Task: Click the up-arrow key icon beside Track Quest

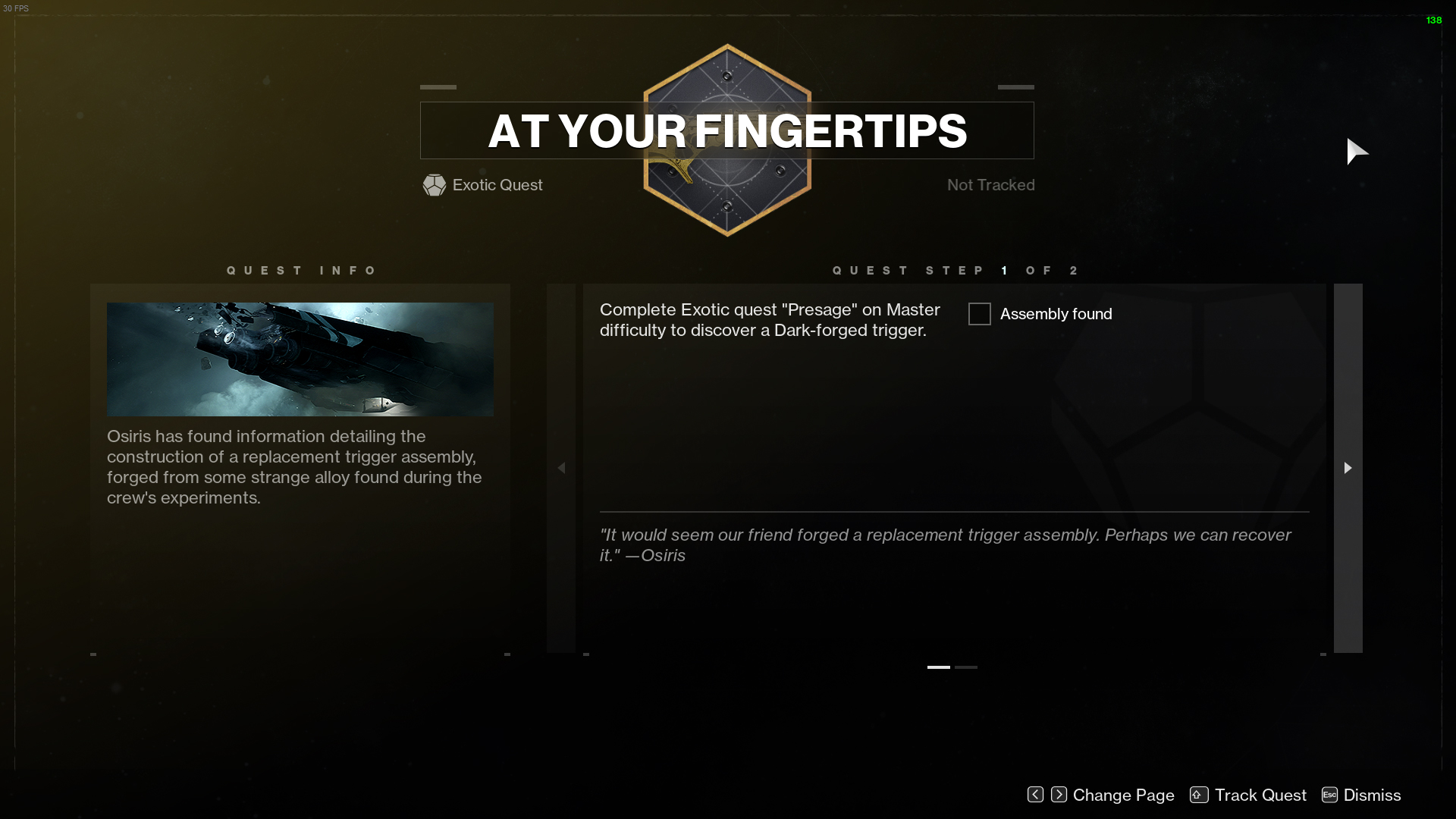Action: [x=1198, y=795]
